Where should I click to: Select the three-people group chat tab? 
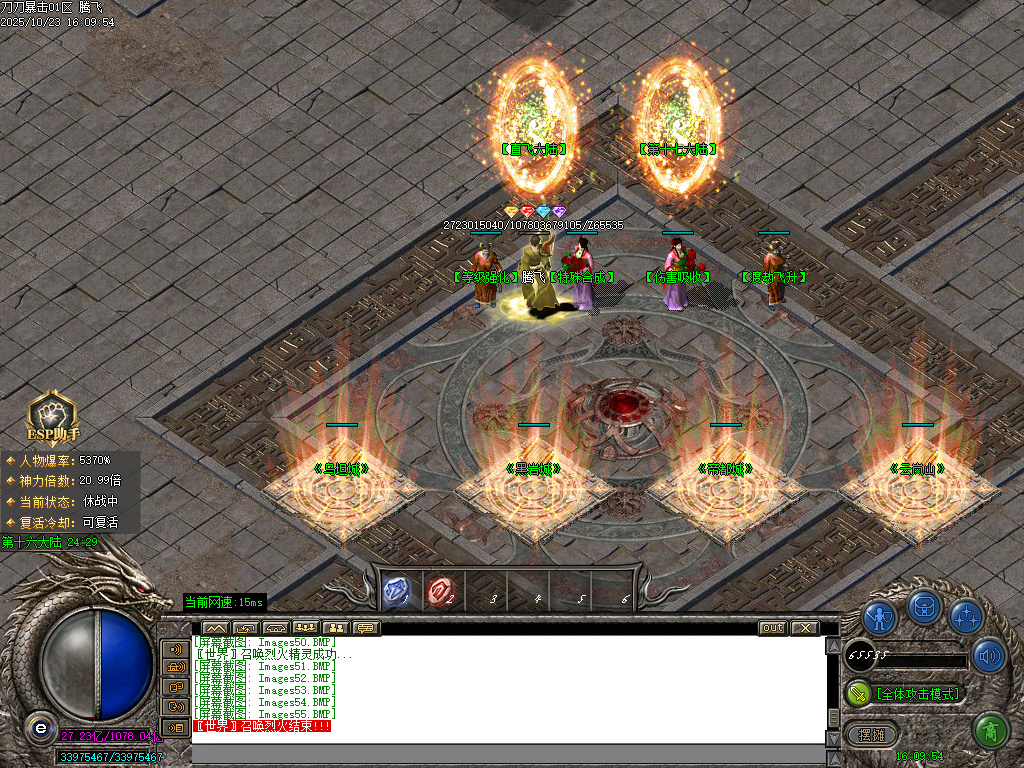(306, 628)
